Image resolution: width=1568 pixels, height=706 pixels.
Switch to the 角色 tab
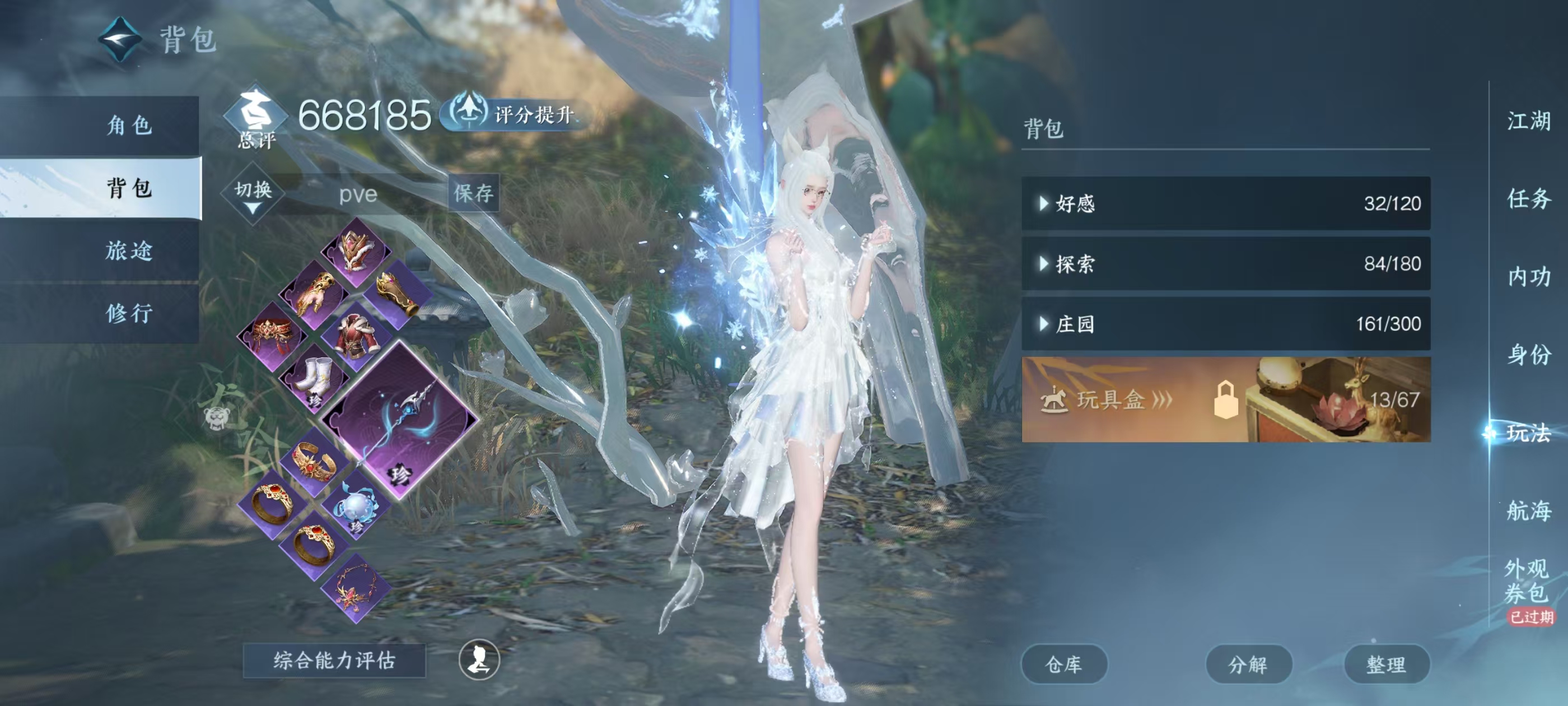128,125
